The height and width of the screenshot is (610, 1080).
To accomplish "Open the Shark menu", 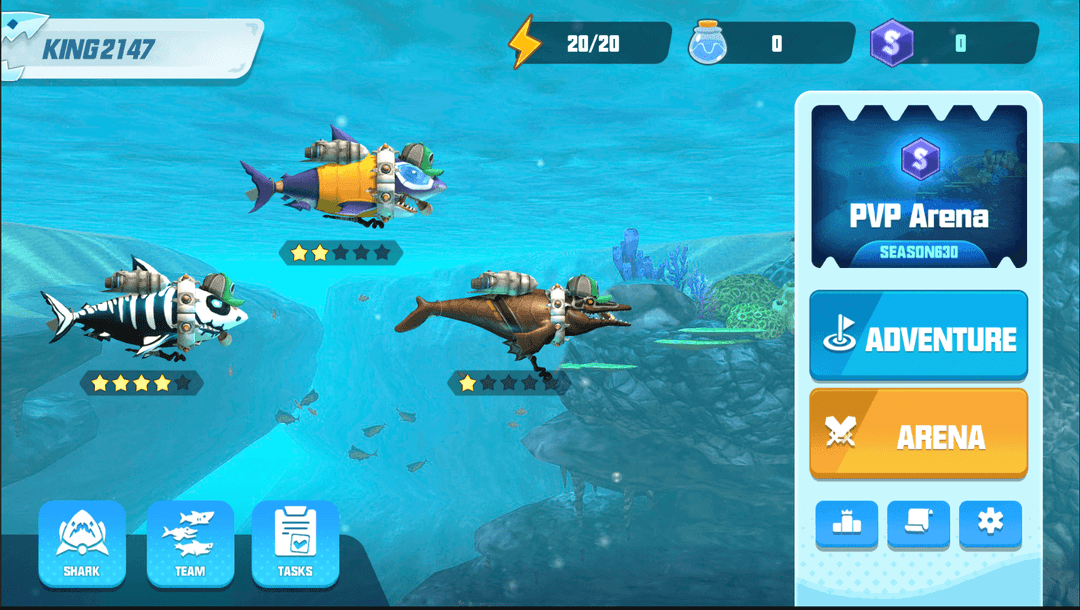I will 82,543.
